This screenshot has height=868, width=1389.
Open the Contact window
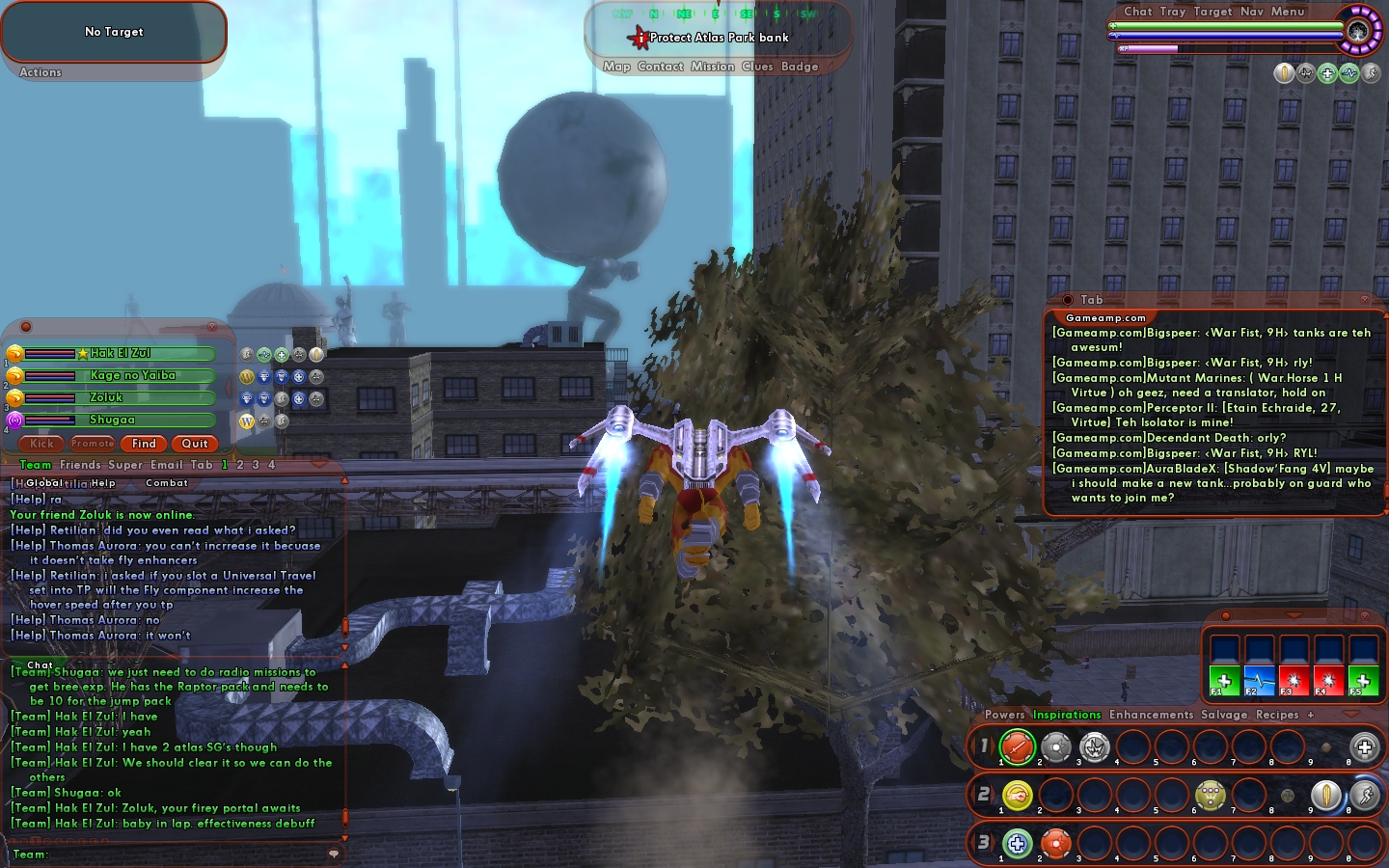point(661,67)
